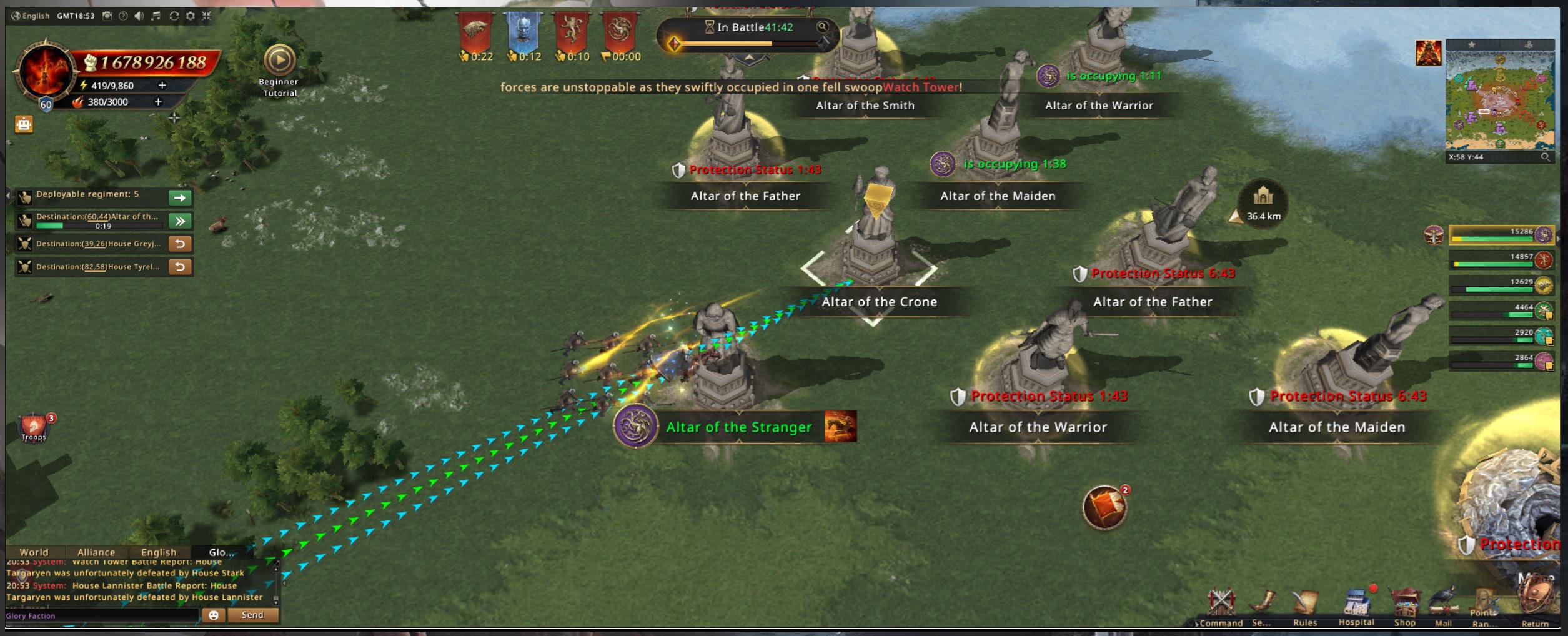Add stamina with the lightning plus button
1568x636 pixels.
(162, 85)
